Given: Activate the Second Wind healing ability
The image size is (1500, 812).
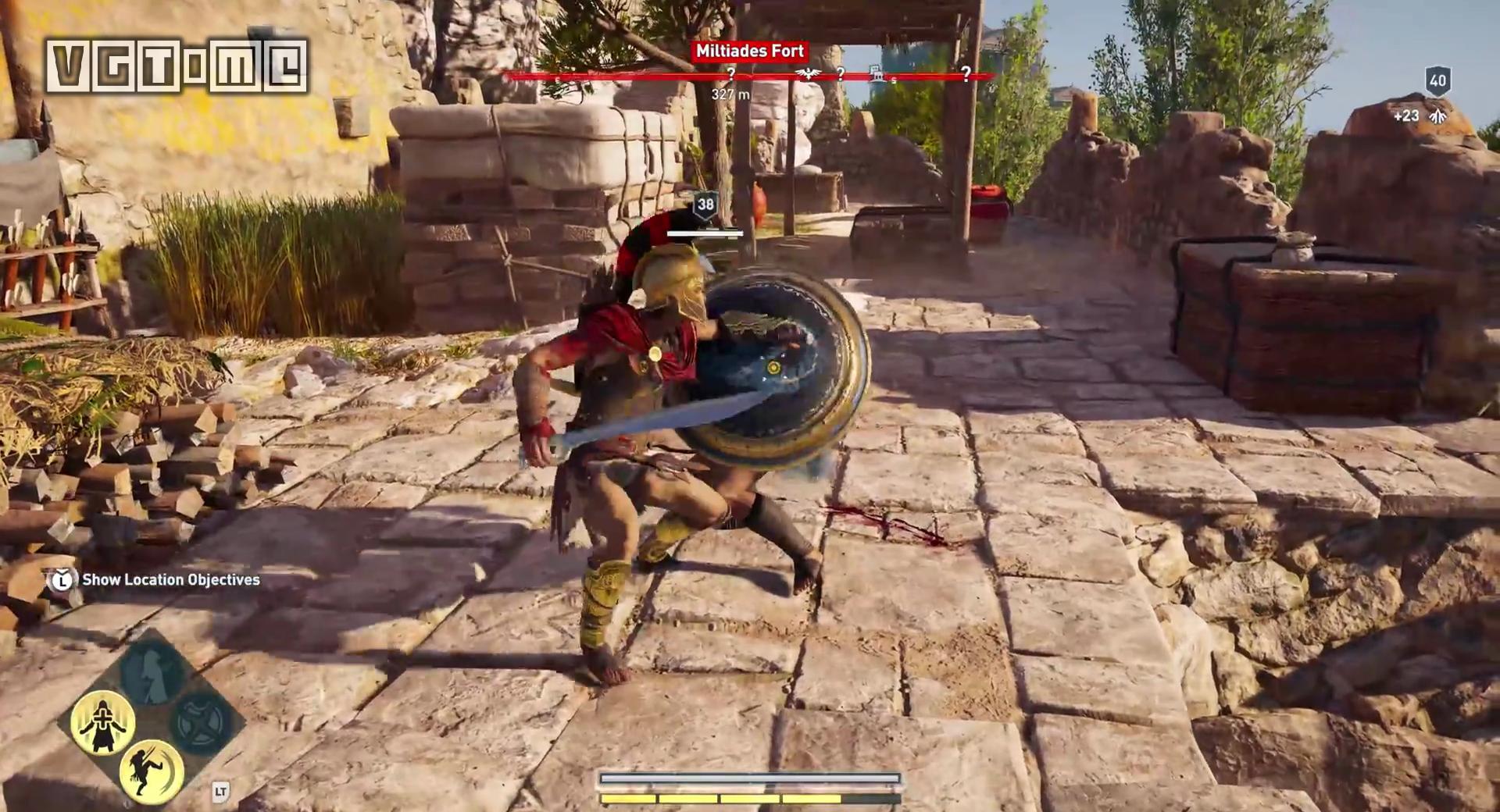Looking at the screenshot, I should [102, 721].
